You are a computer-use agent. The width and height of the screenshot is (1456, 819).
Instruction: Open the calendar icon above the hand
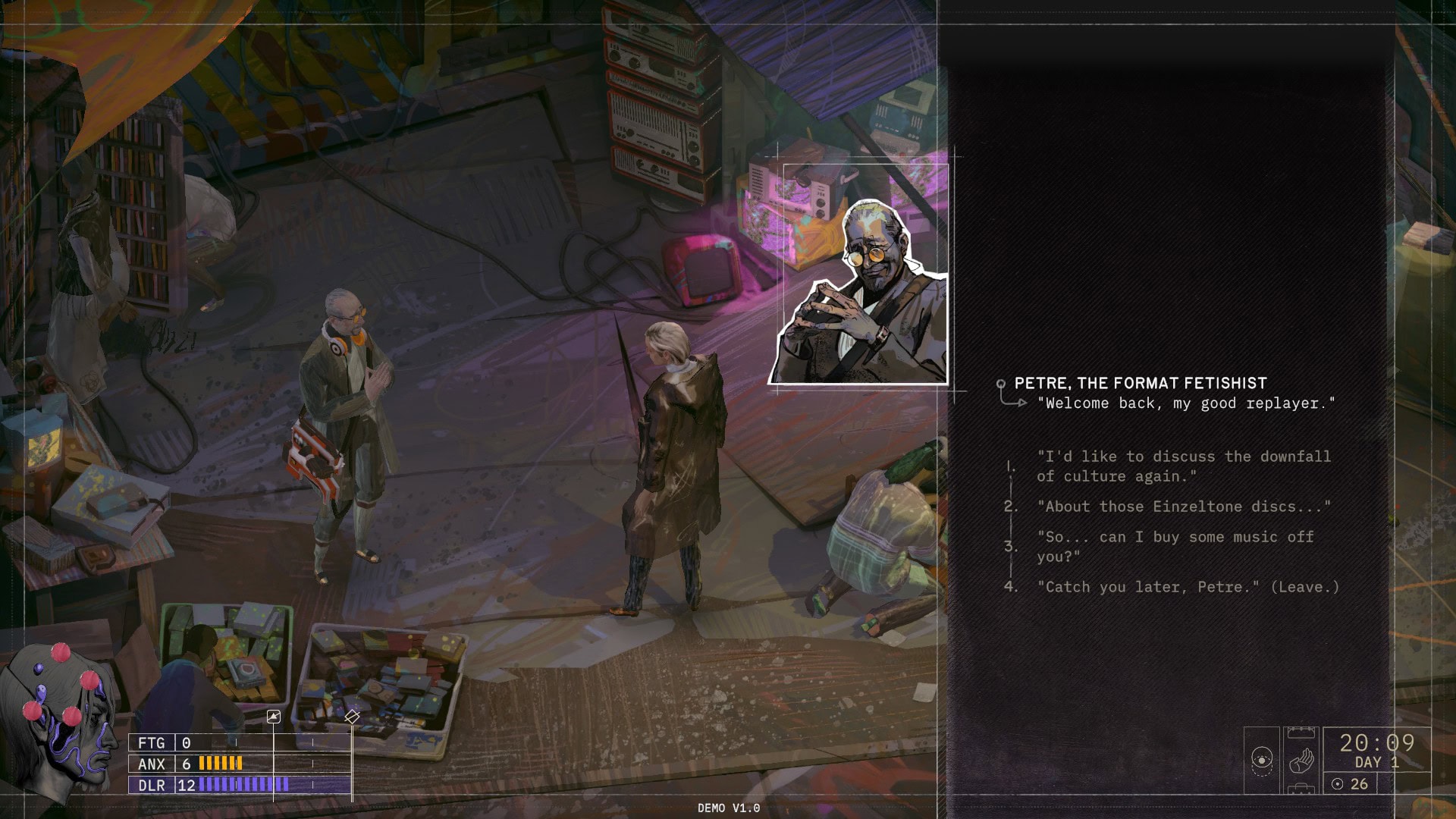pyautogui.click(x=1301, y=733)
